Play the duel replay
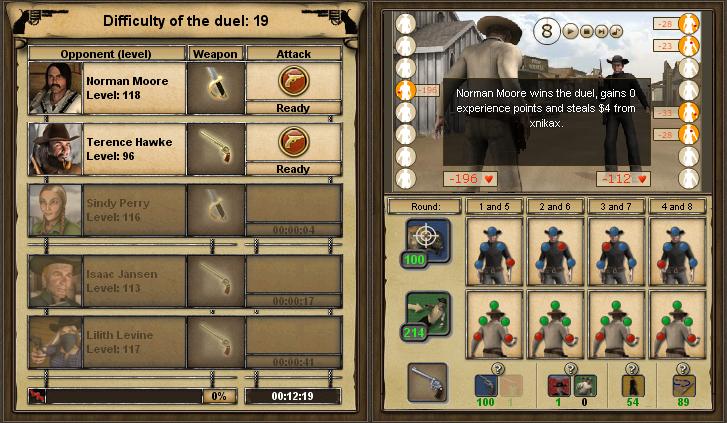 click(571, 31)
